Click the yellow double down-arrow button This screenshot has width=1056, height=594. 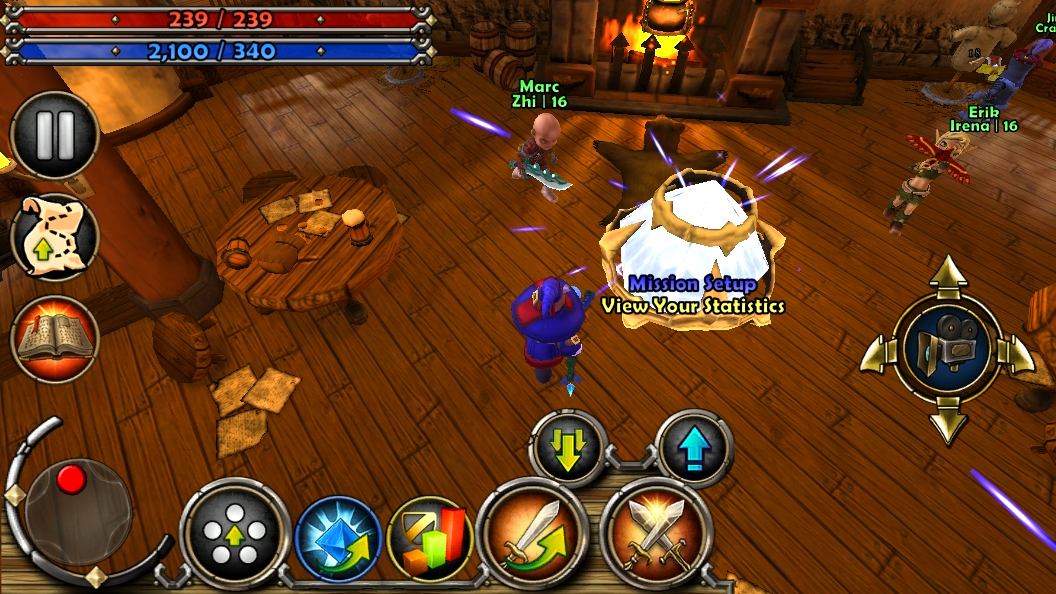pos(569,449)
